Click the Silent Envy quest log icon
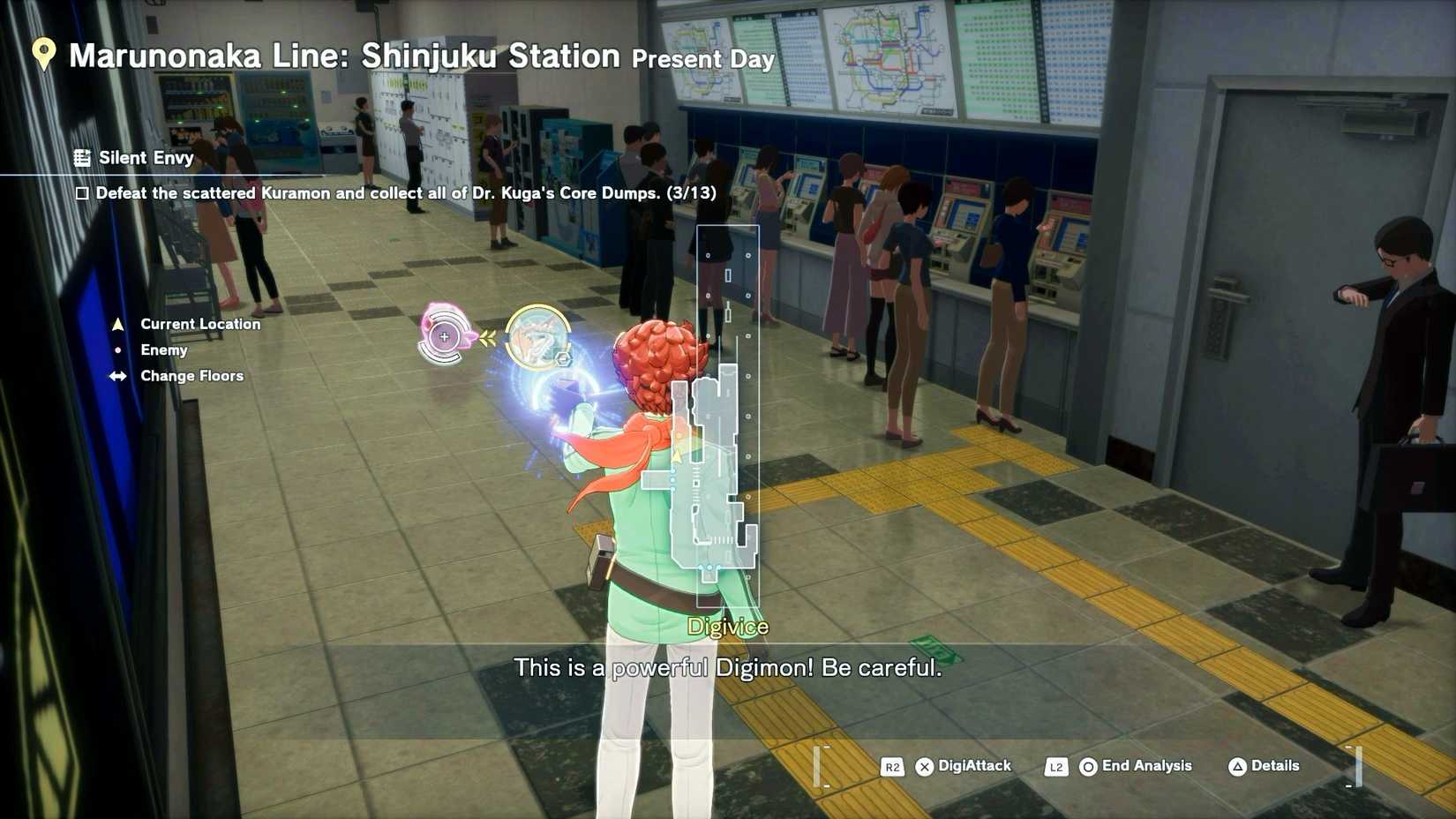1456x819 pixels. (x=84, y=158)
